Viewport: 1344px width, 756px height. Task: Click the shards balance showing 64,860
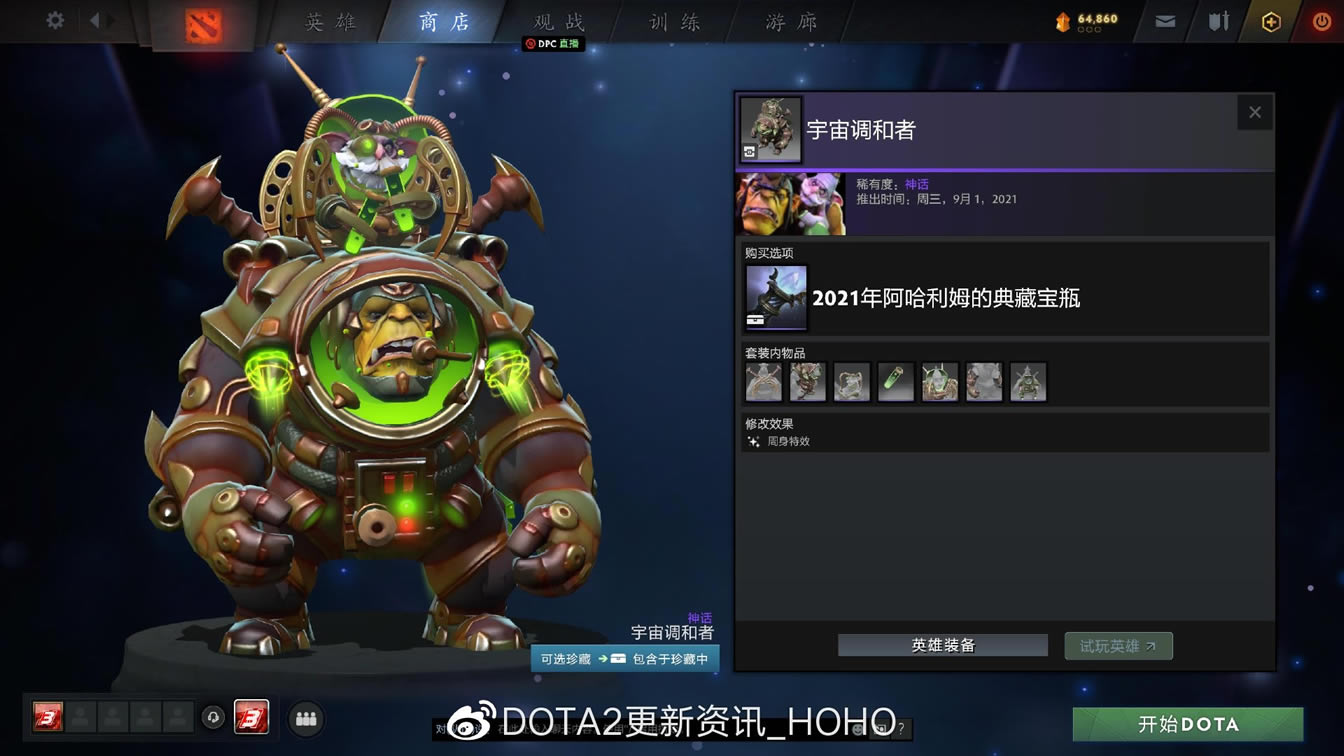coord(1086,19)
